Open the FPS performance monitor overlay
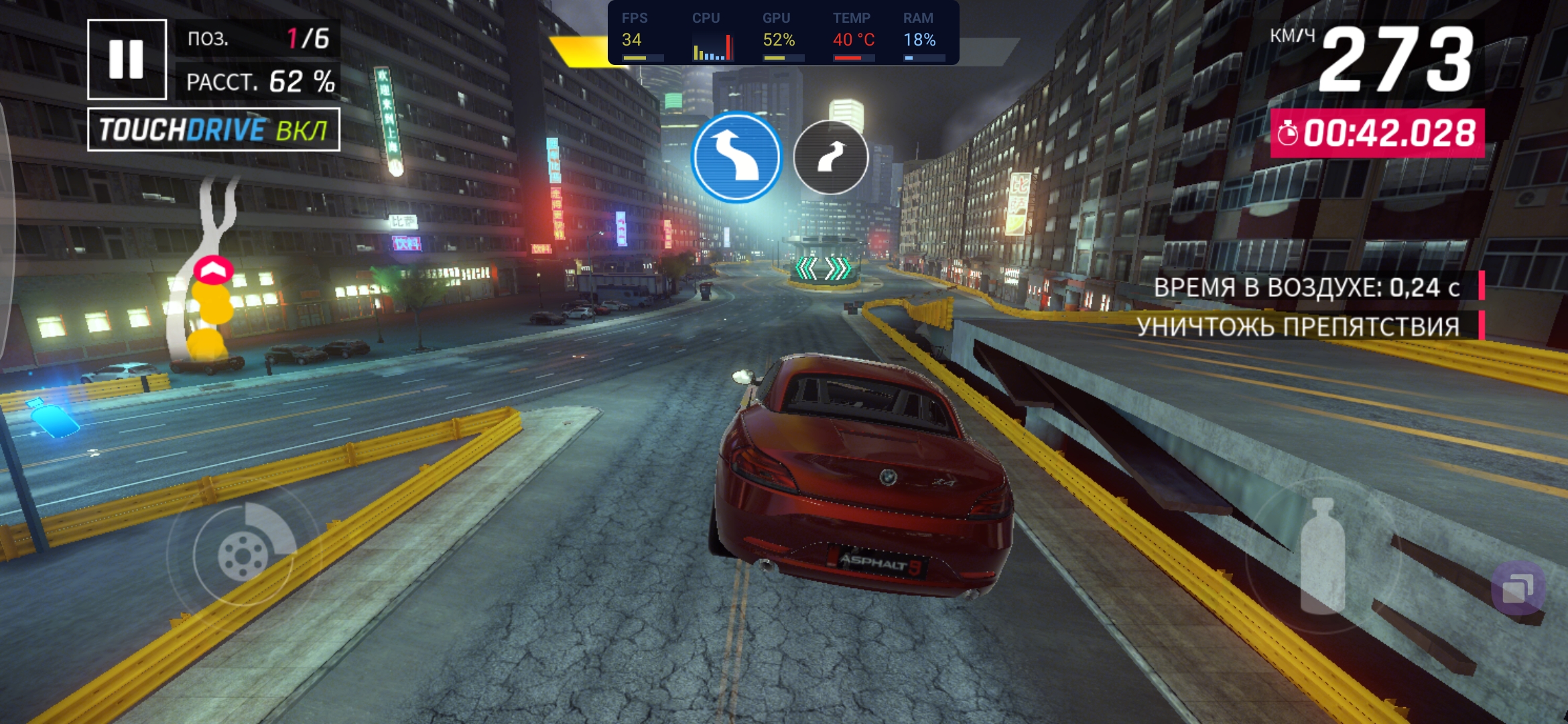 point(783,33)
